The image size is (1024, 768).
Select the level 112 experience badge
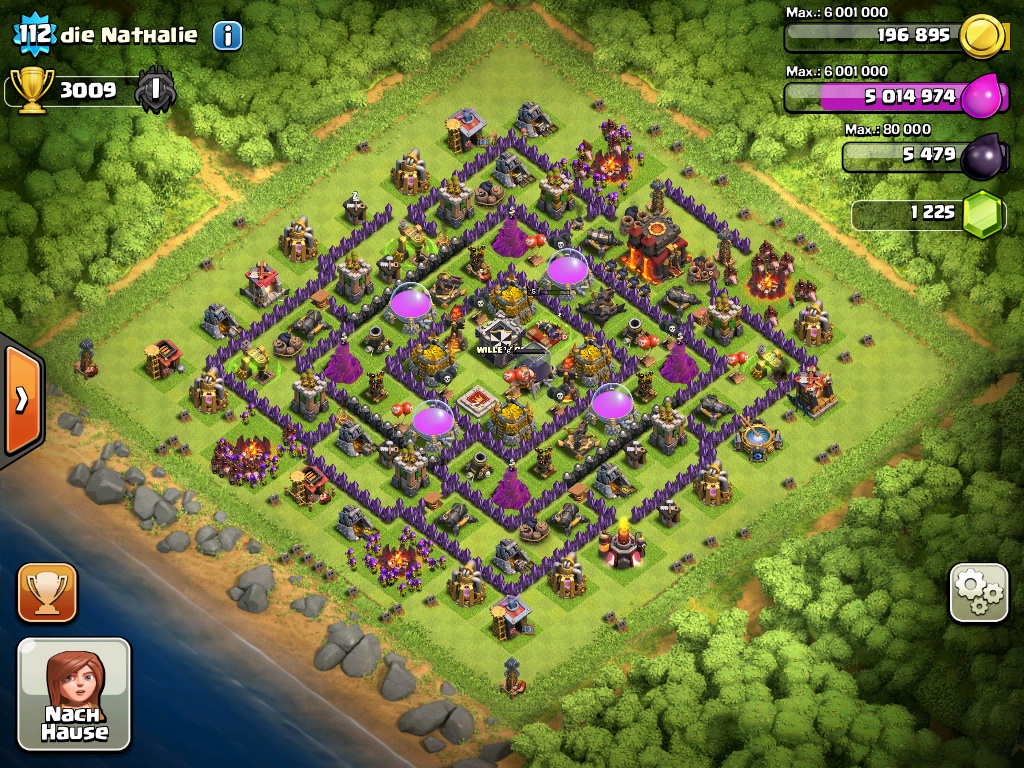33,35
